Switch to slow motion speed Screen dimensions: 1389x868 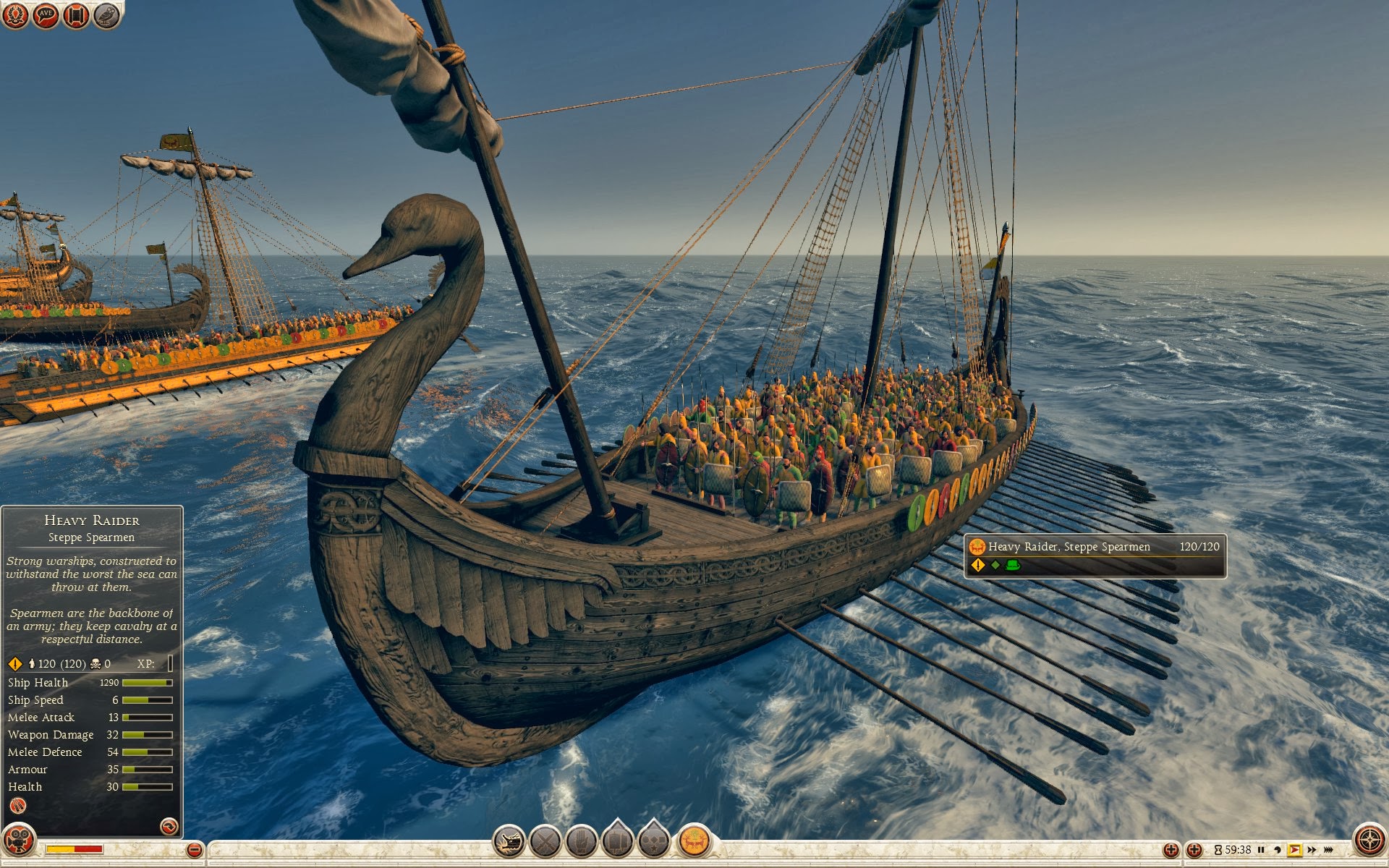(x=1278, y=850)
